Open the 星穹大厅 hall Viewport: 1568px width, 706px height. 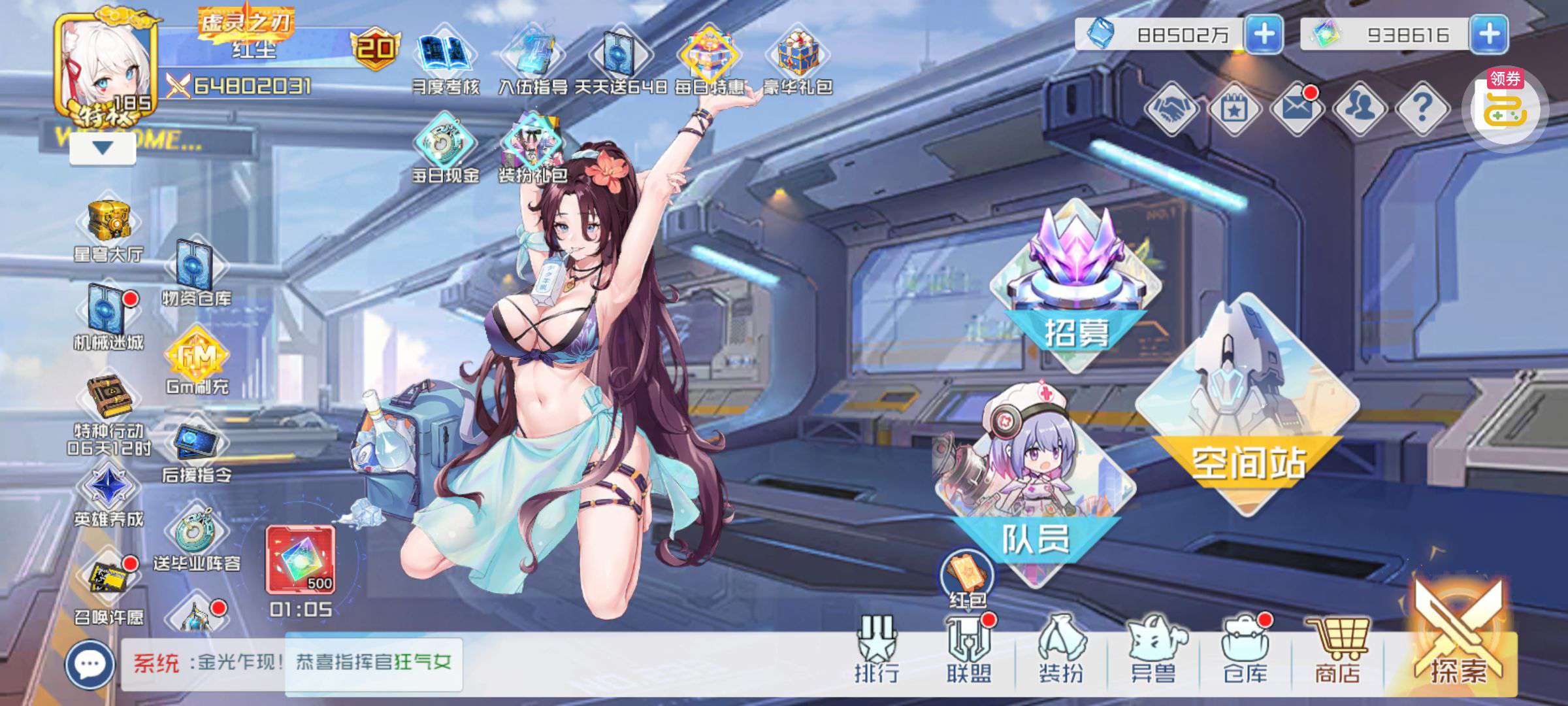pos(108,229)
